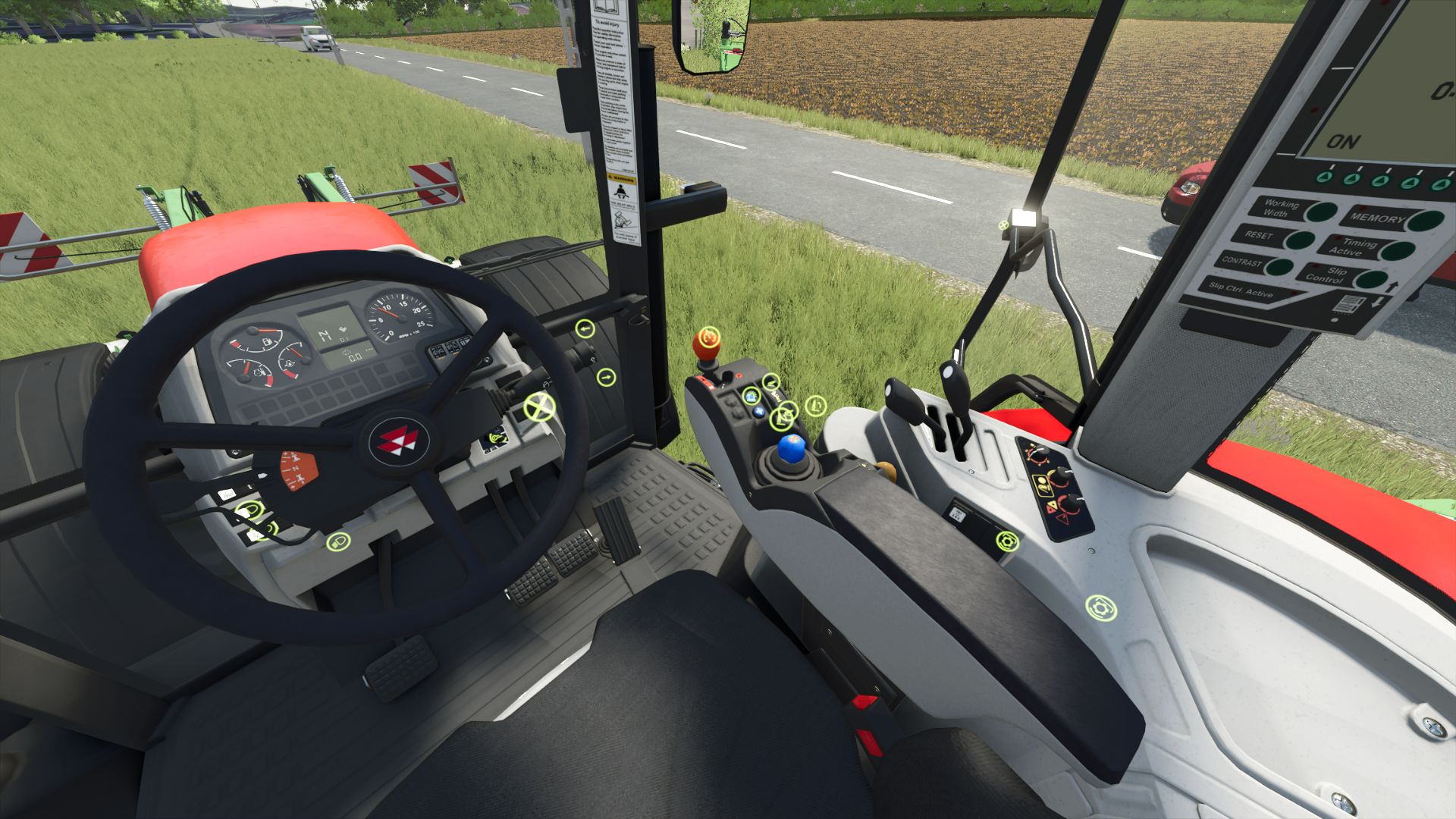
Task: Click the low beam headlight icon below the dashboard
Action: pos(338,543)
